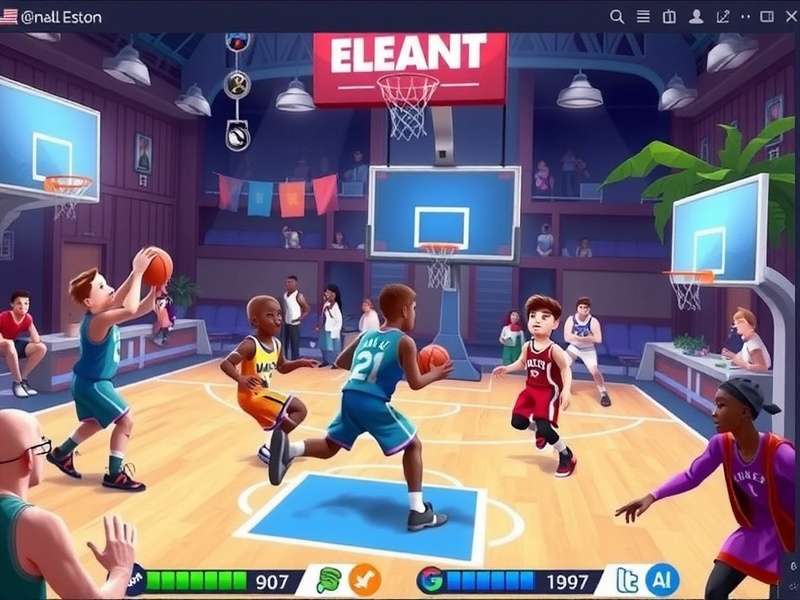This screenshot has width=800, height=600.
Task: Click the gold swirl medallion icon
Action: tap(237, 85)
